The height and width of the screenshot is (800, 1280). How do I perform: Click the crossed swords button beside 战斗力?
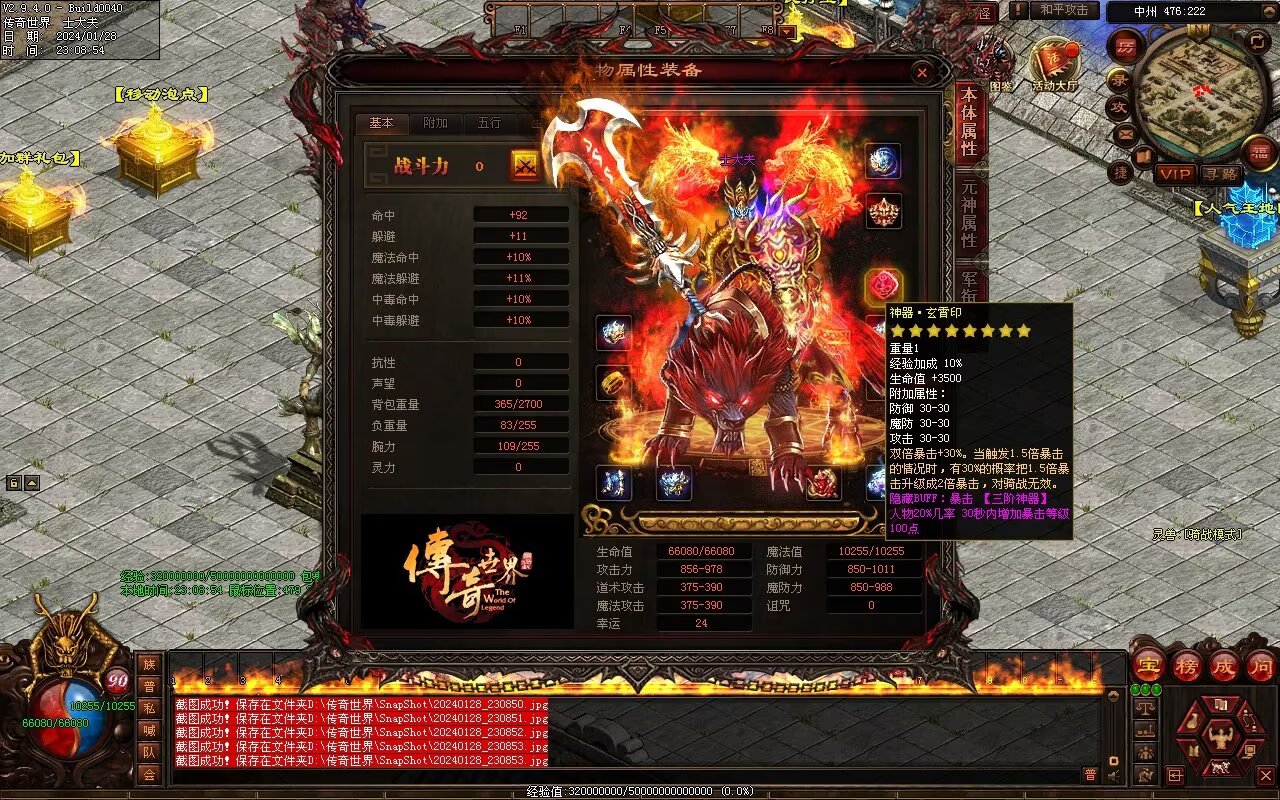point(525,166)
